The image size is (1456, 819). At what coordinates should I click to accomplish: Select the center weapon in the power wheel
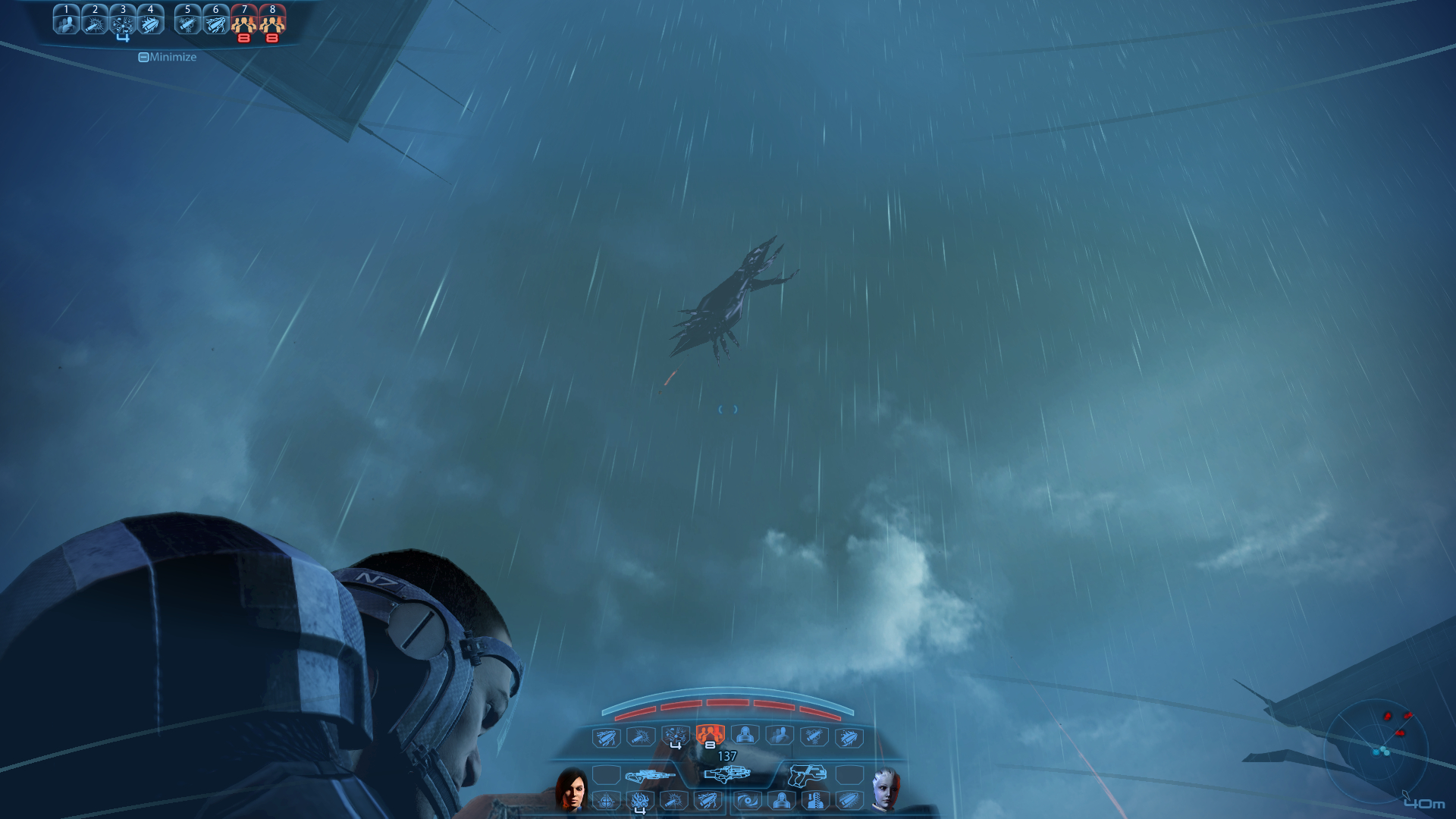tap(727, 774)
